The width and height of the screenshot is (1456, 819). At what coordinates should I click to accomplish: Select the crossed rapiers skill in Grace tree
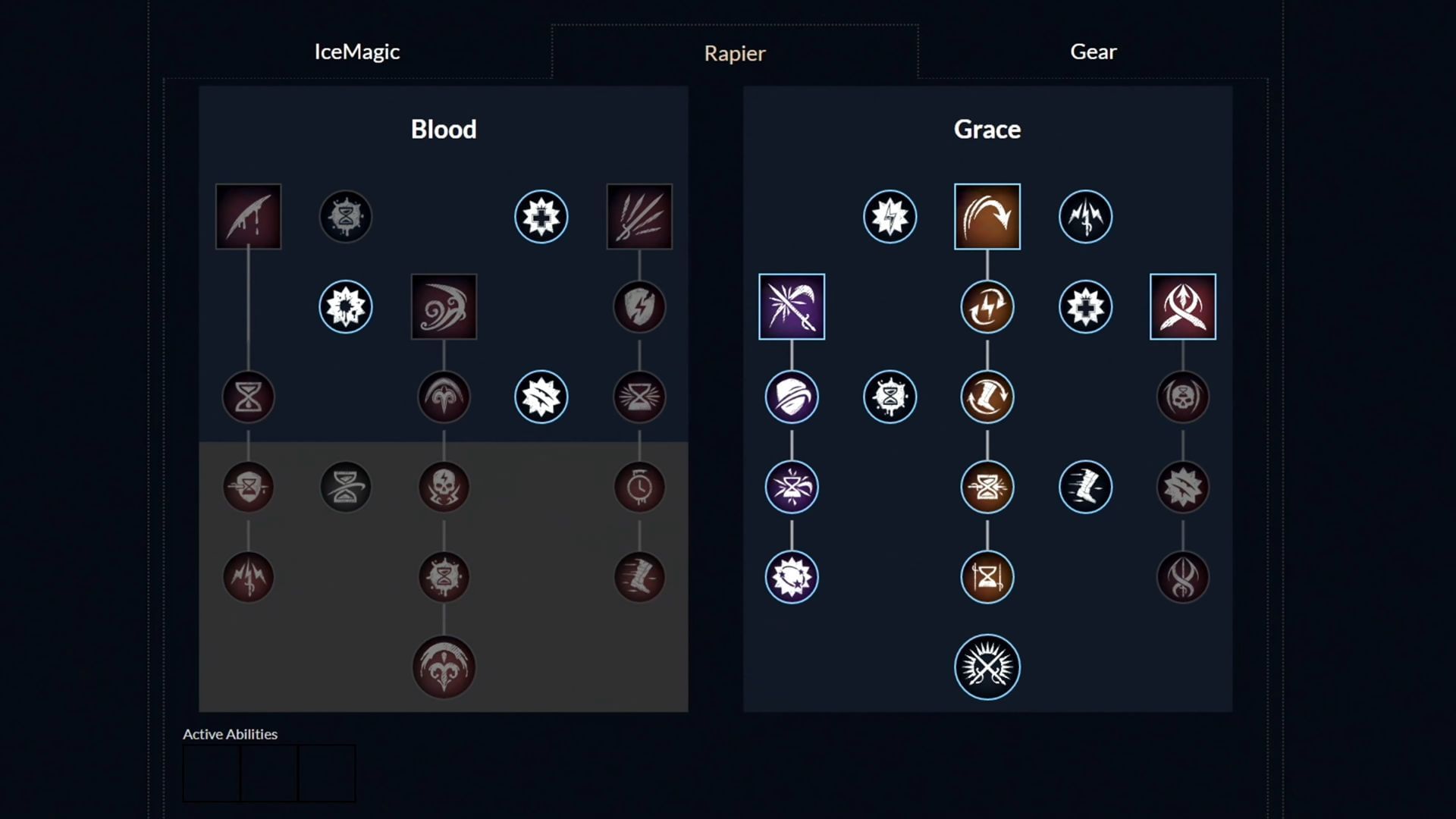(x=791, y=306)
